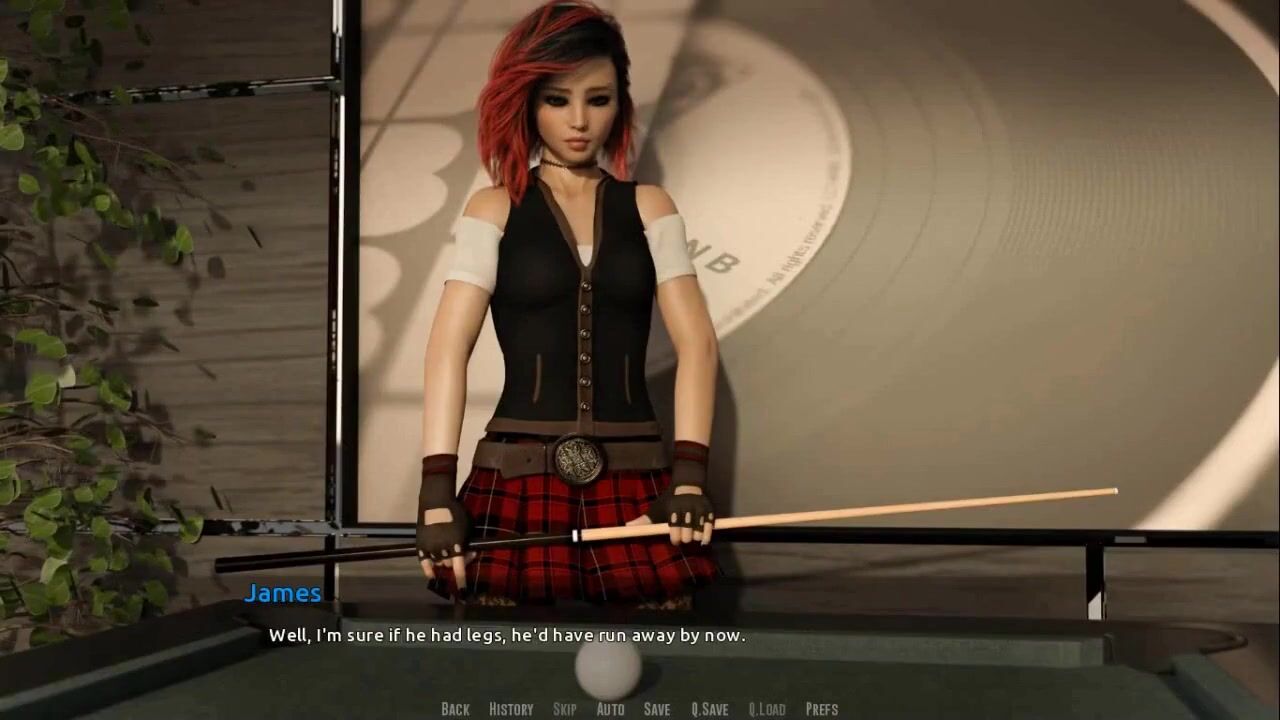Toggle Skip mode in the quick menu
The height and width of the screenshot is (720, 1280).
pyautogui.click(x=565, y=709)
